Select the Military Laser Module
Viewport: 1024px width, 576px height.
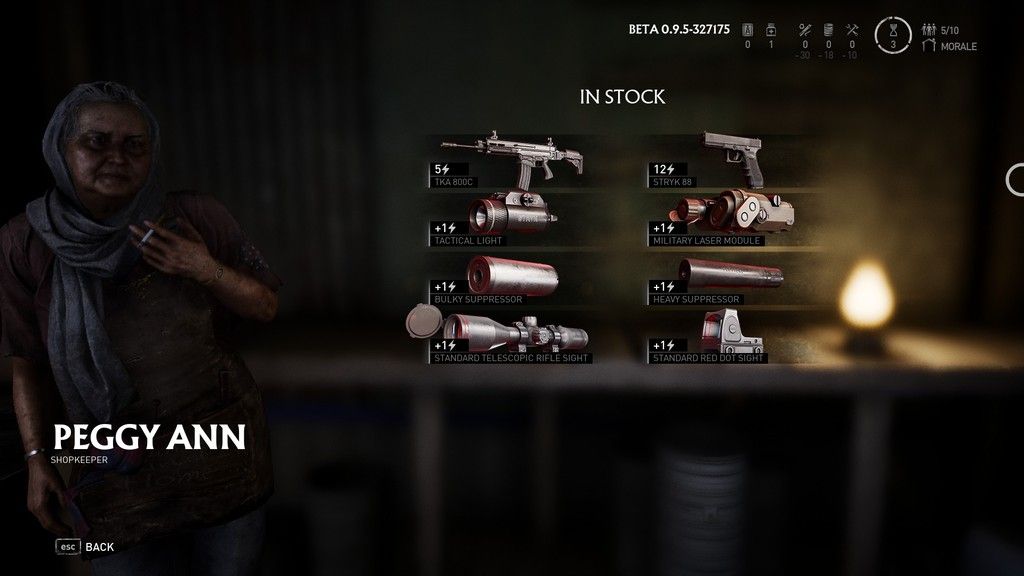(735, 216)
